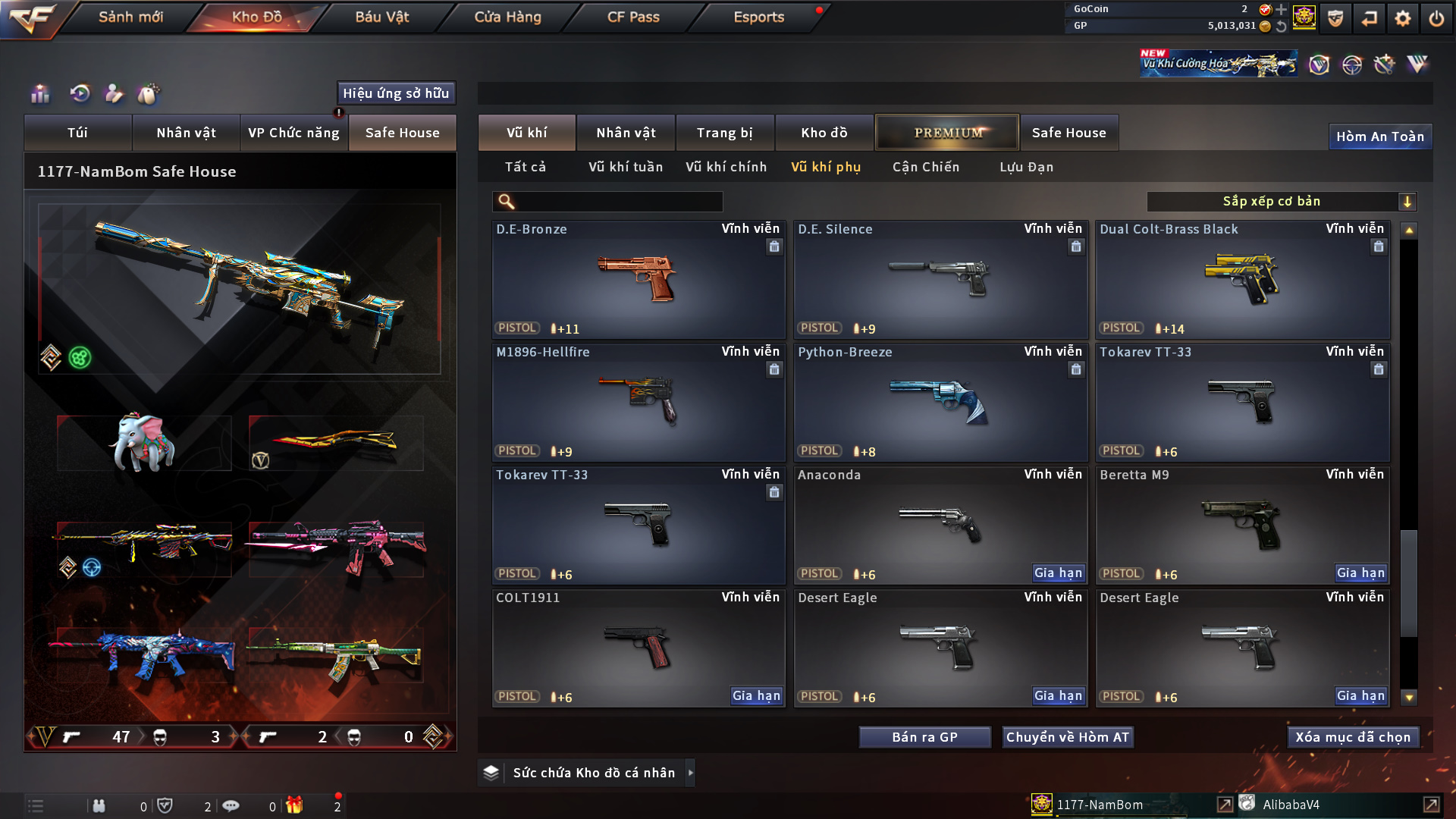This screenshot has height=819, width=1456.
Task: Click the weapon search field
Action: [x=618, y=202]
